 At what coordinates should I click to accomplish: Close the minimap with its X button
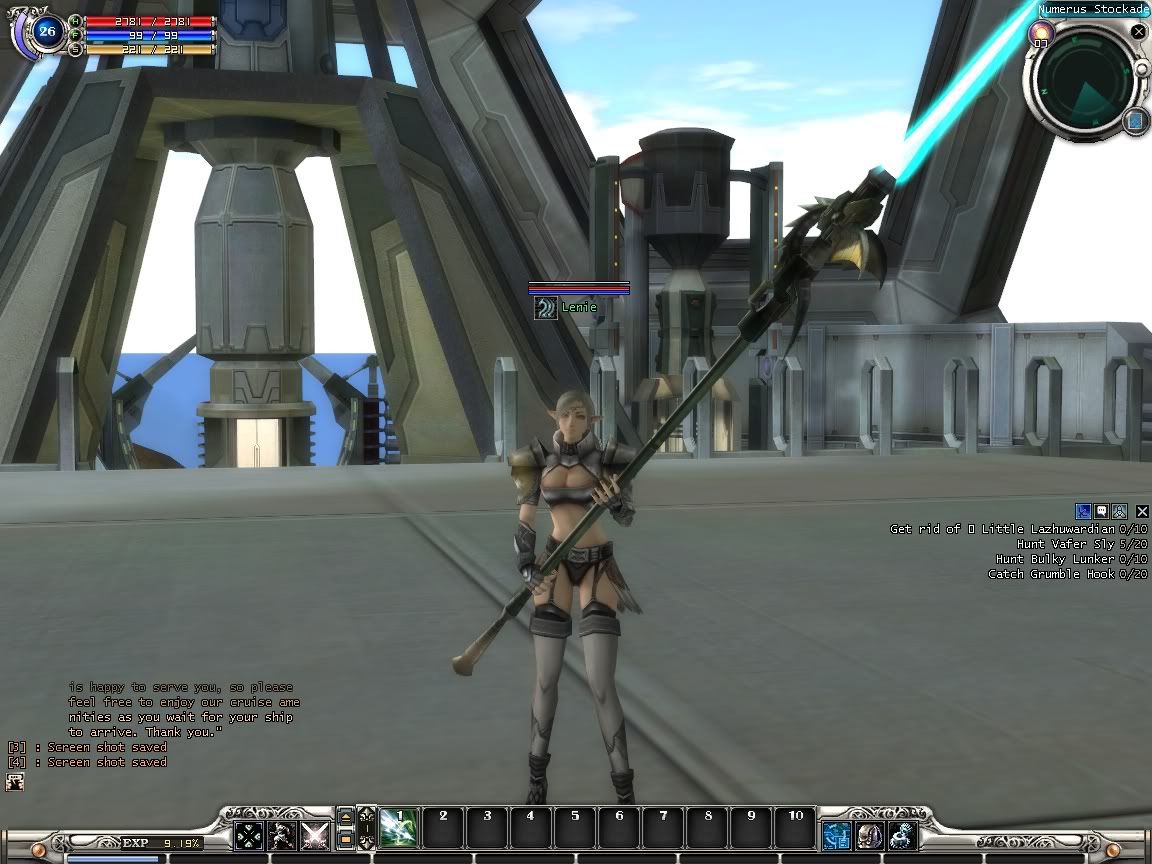(1138, 32)
